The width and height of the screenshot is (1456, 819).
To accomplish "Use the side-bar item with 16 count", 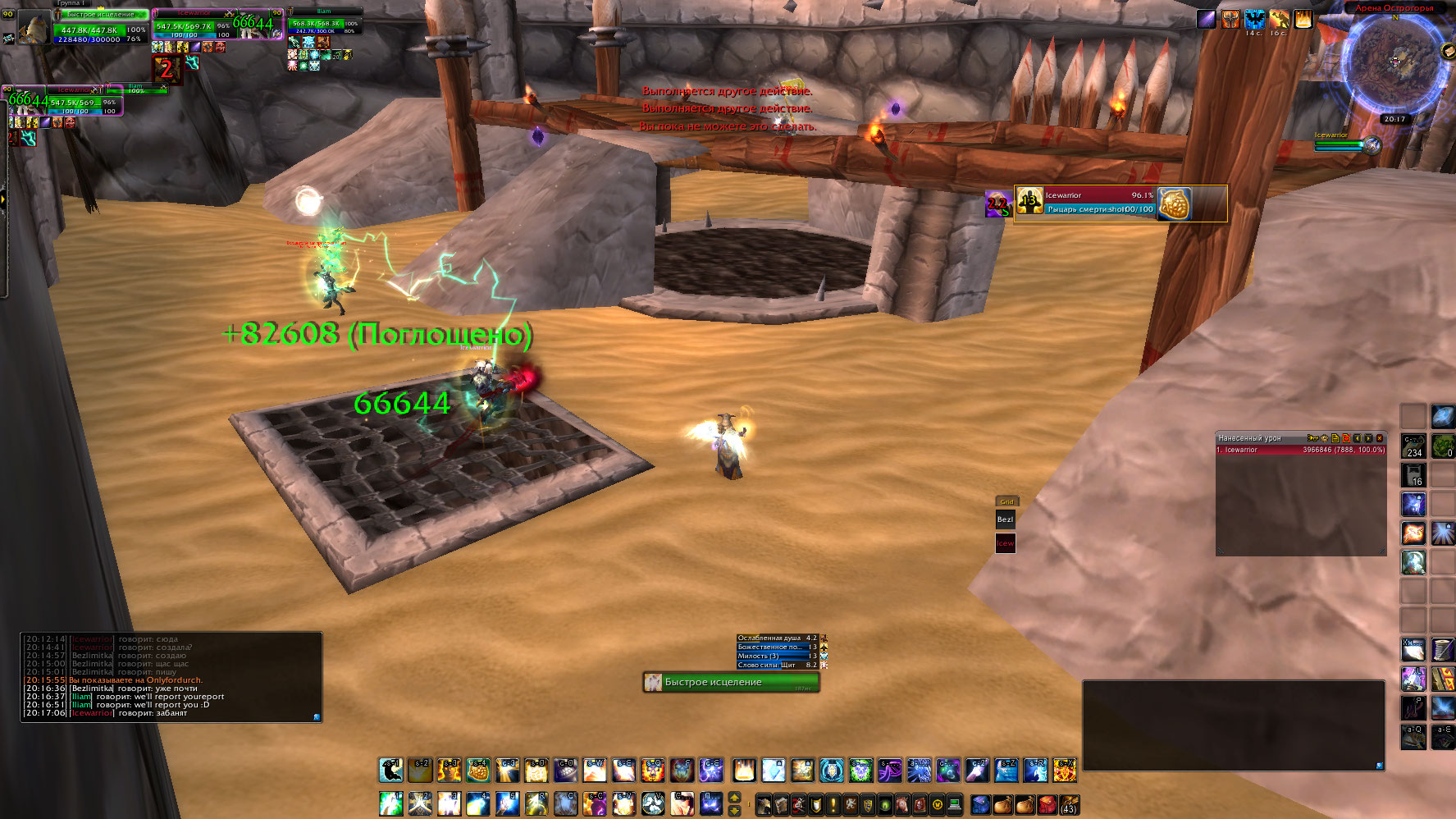I will 1413,474.
